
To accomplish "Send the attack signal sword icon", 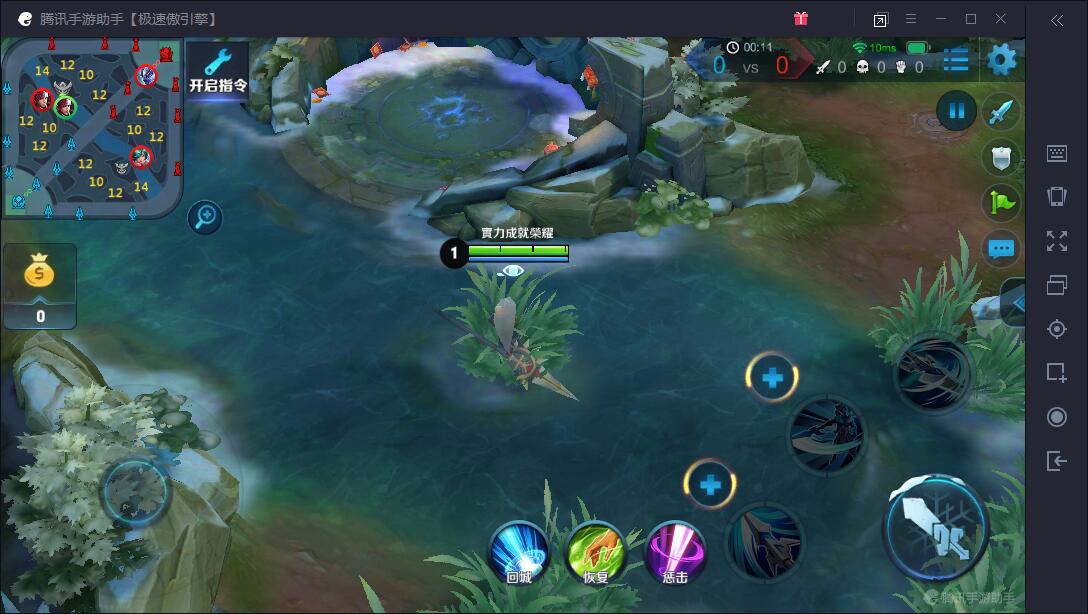I will [x=1001, y=112].
